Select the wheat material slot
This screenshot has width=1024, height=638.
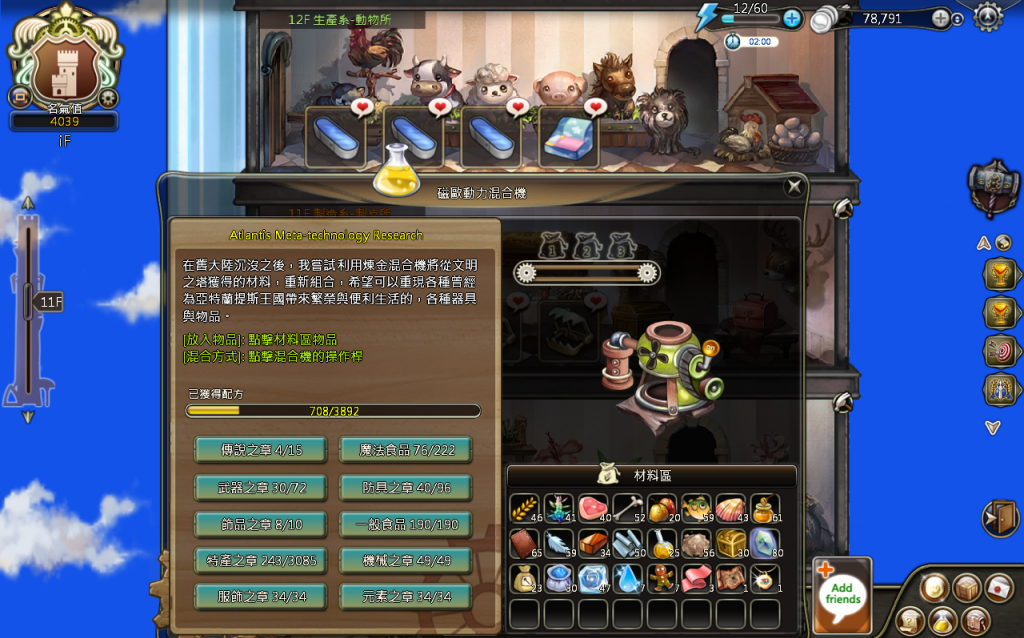click(x=524, y=509)
